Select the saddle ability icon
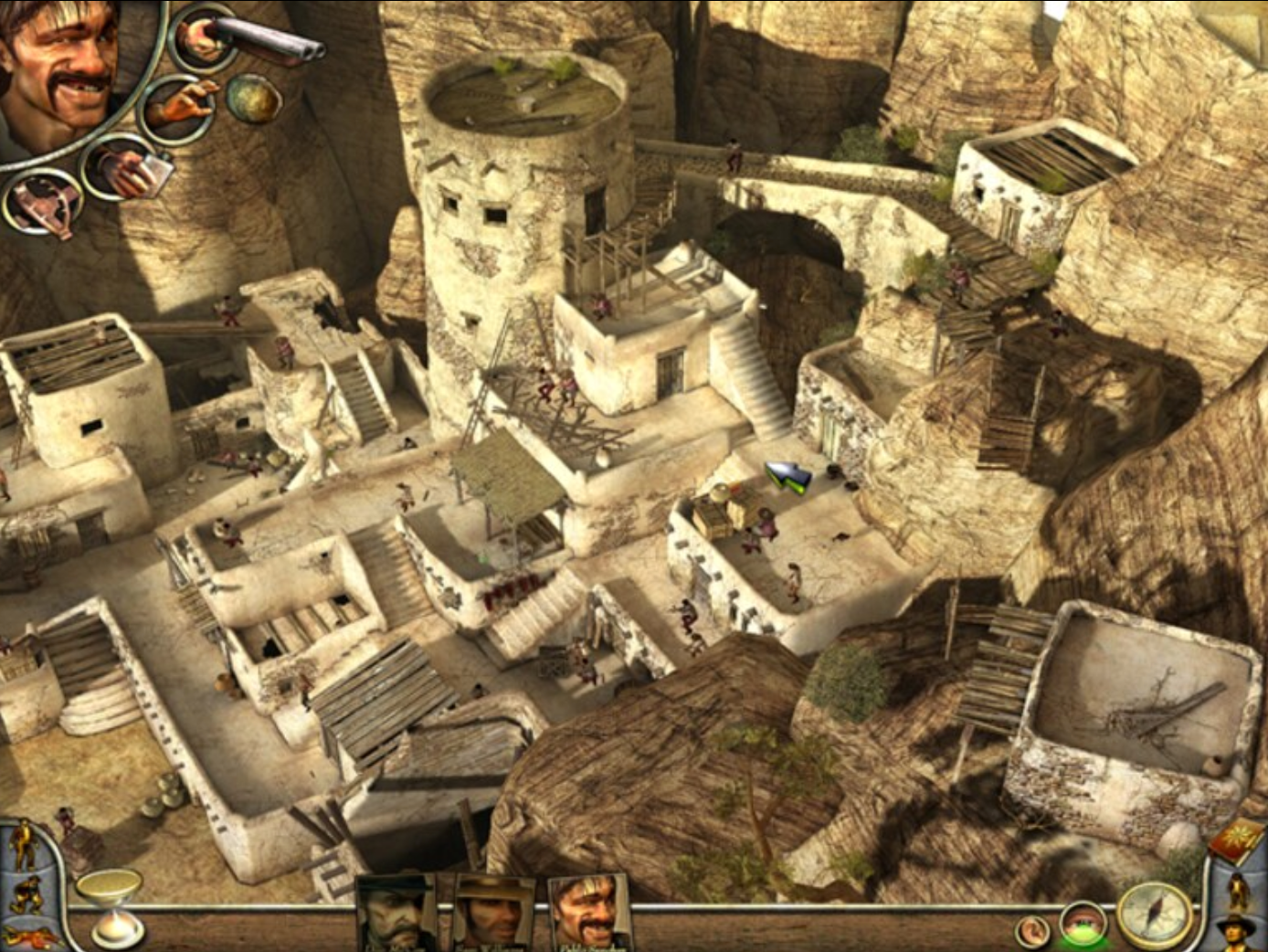The height and width of the screenshot is (952, 1268). 42,203
